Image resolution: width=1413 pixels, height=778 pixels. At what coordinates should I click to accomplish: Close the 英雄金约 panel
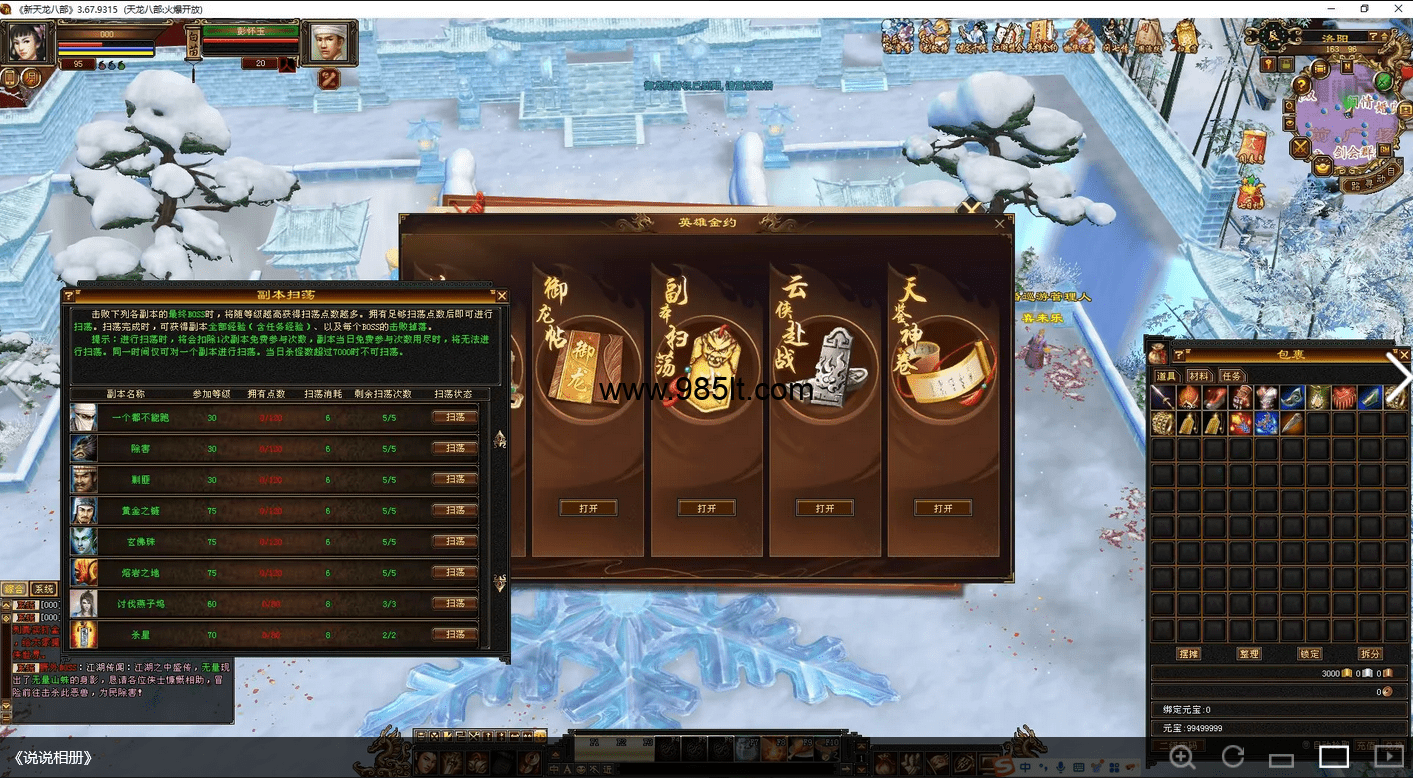pyautogui.click(x=1000, y=224)
